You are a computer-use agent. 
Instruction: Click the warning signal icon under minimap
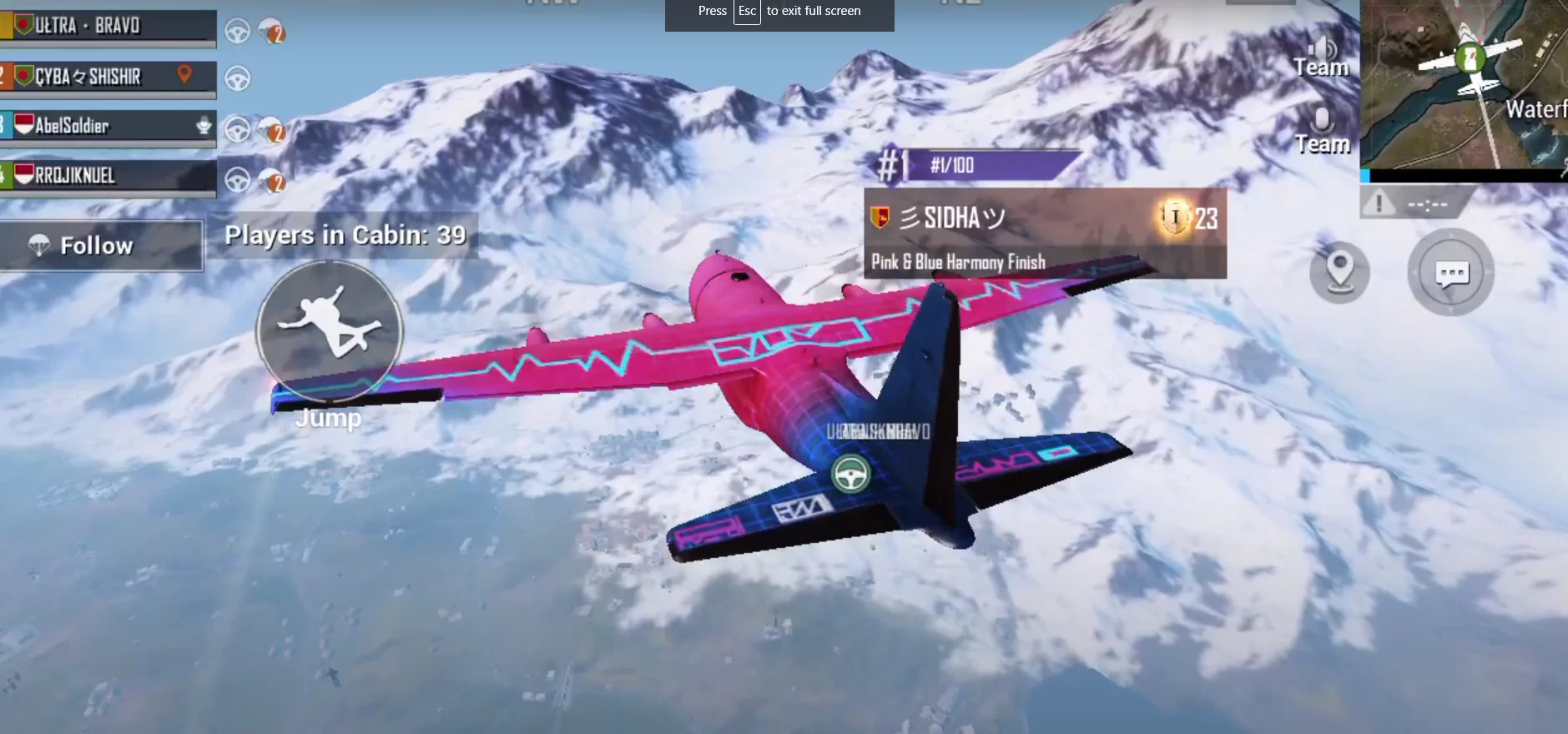pos(1379,203)
